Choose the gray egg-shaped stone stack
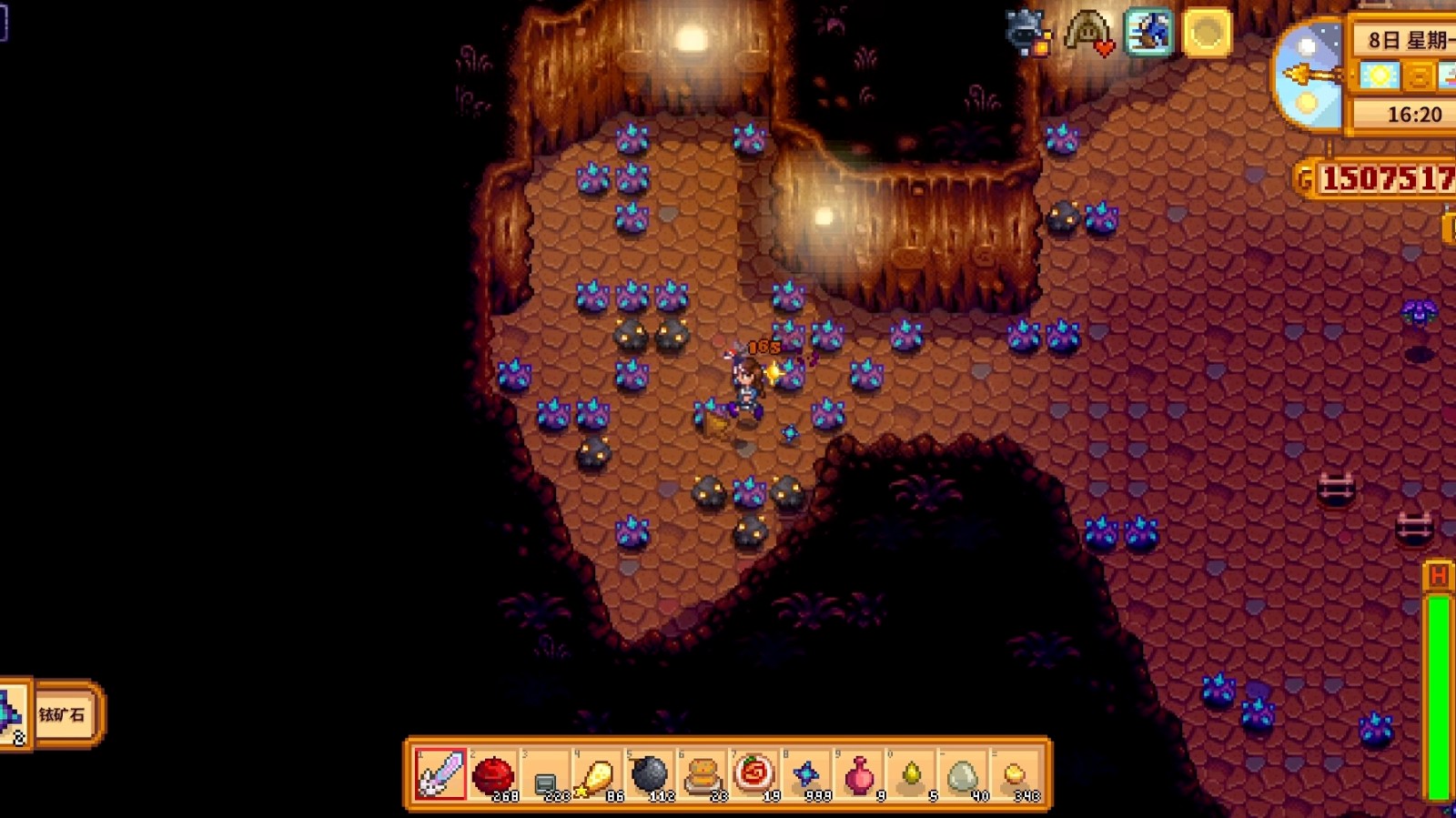The width and height of the screenshot is (1456, 818). [x=963, y=774]
